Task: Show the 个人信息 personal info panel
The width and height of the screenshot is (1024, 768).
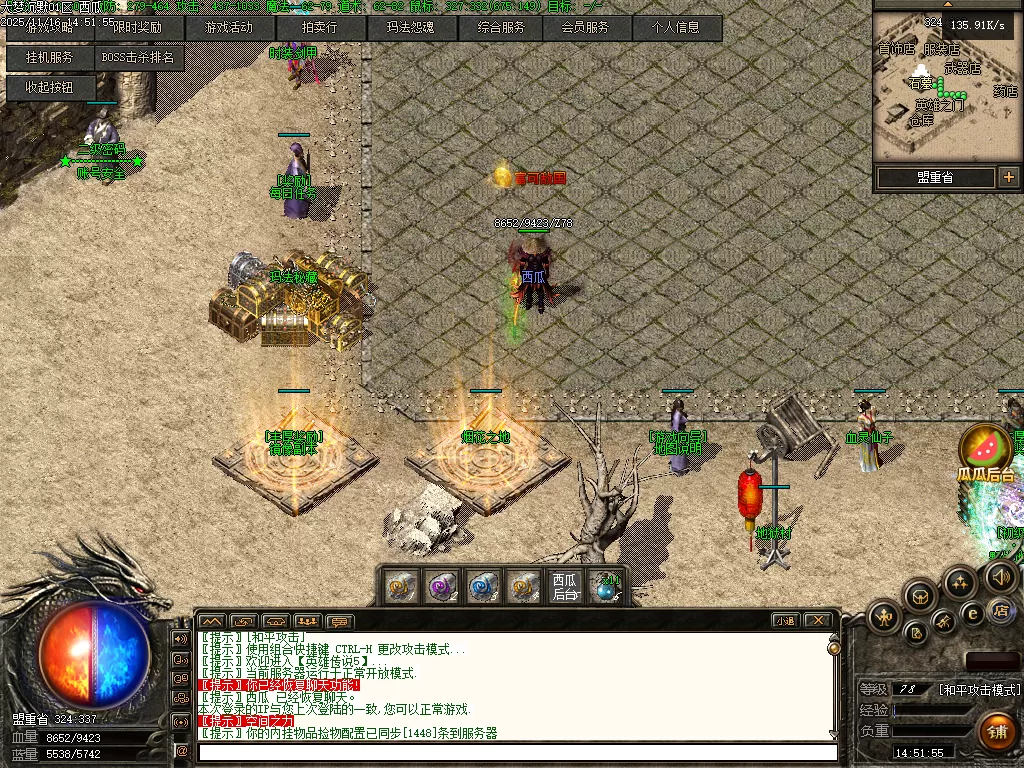Action: [x=677, y=28]
